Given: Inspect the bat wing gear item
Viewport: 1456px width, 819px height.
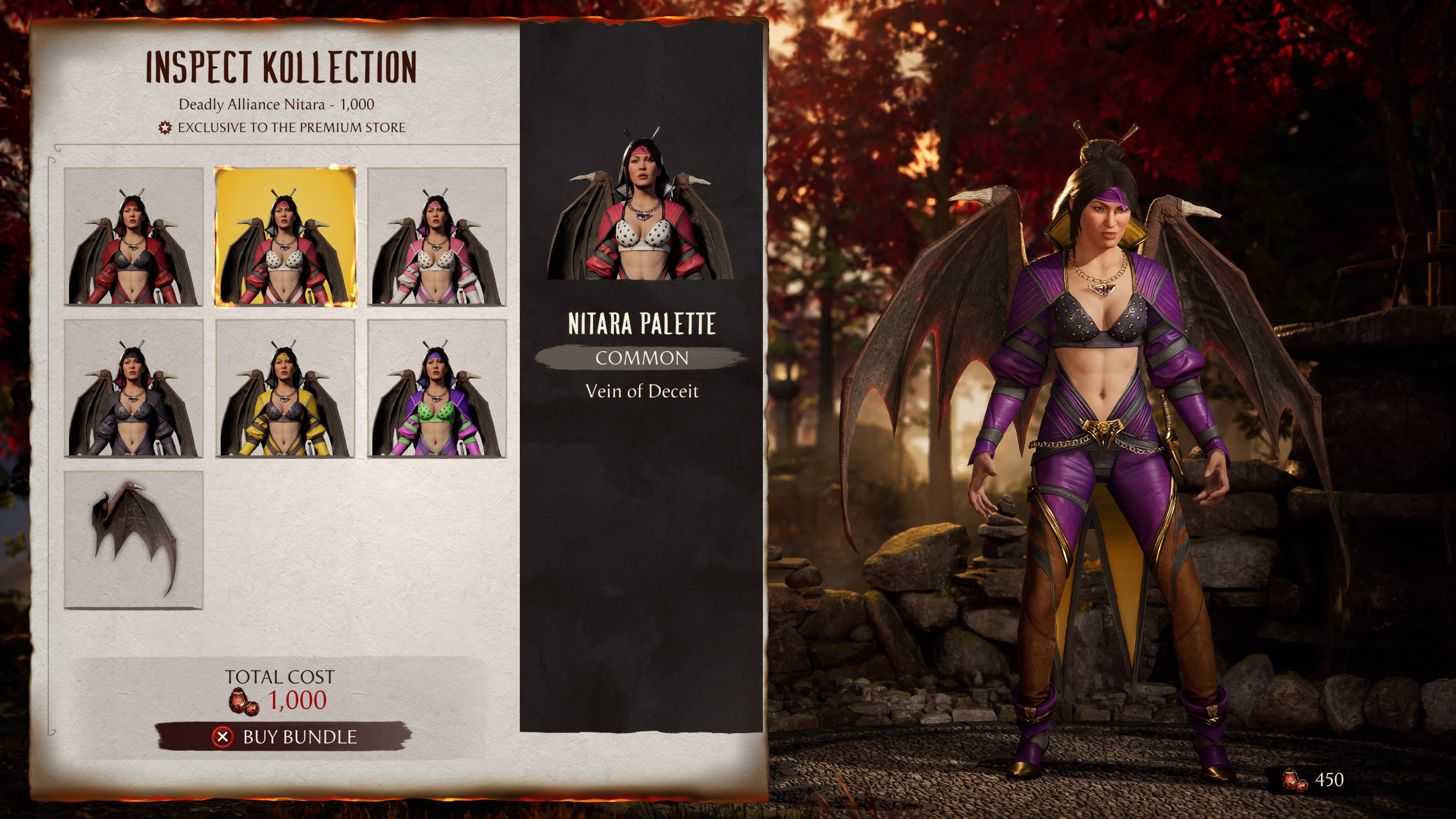Looking at the screenshot, I should [x=133, y=540].
